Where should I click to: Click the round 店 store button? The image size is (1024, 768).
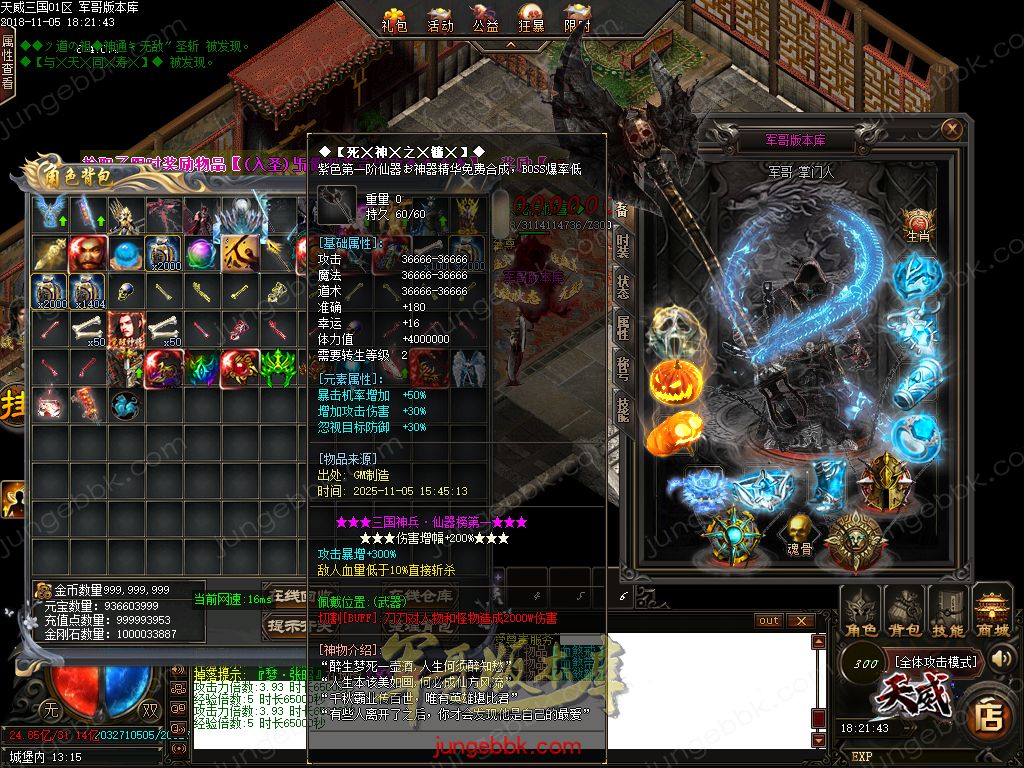coord(989,715)
